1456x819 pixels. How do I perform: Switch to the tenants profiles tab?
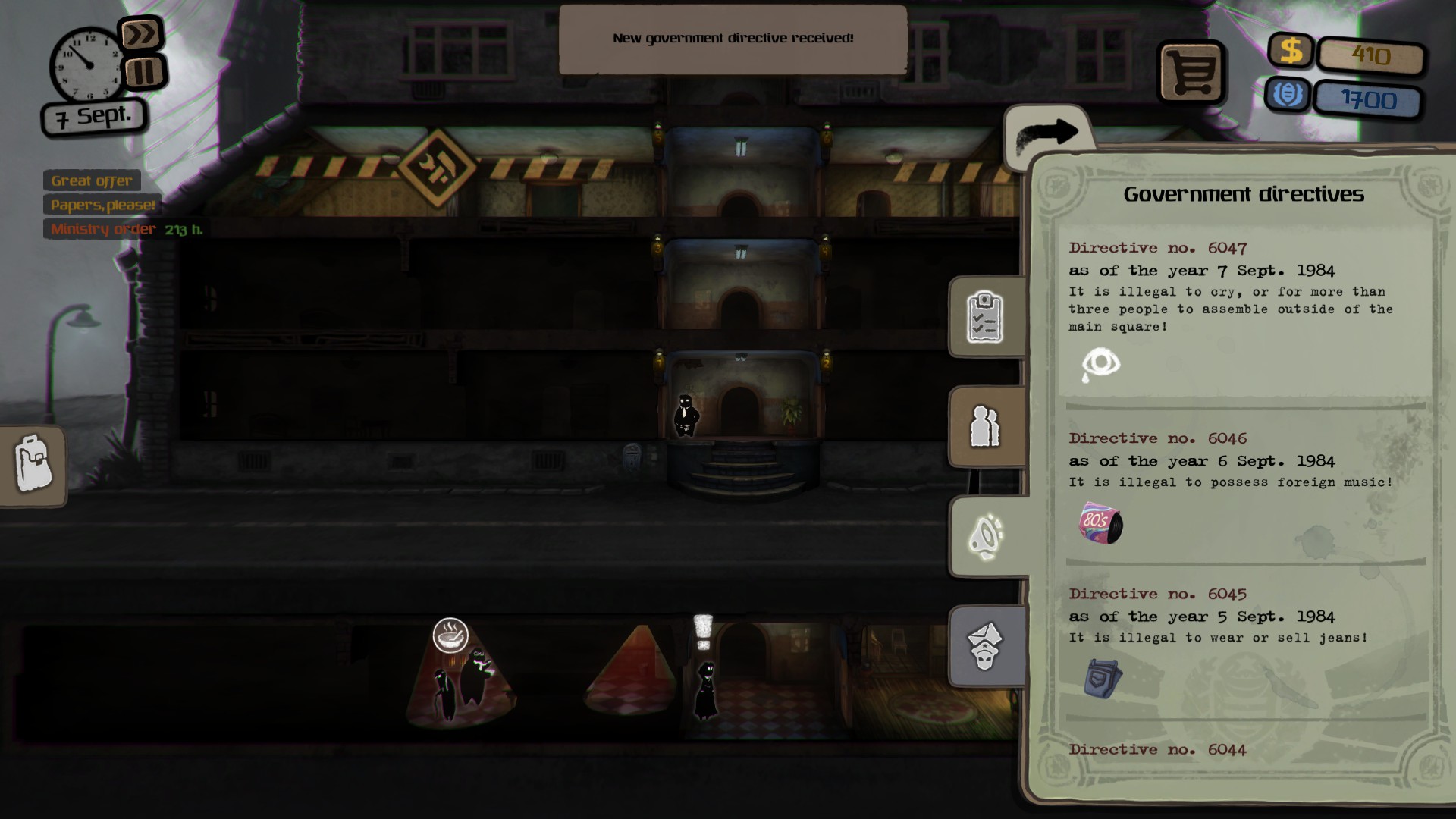[x=985, y=426]
